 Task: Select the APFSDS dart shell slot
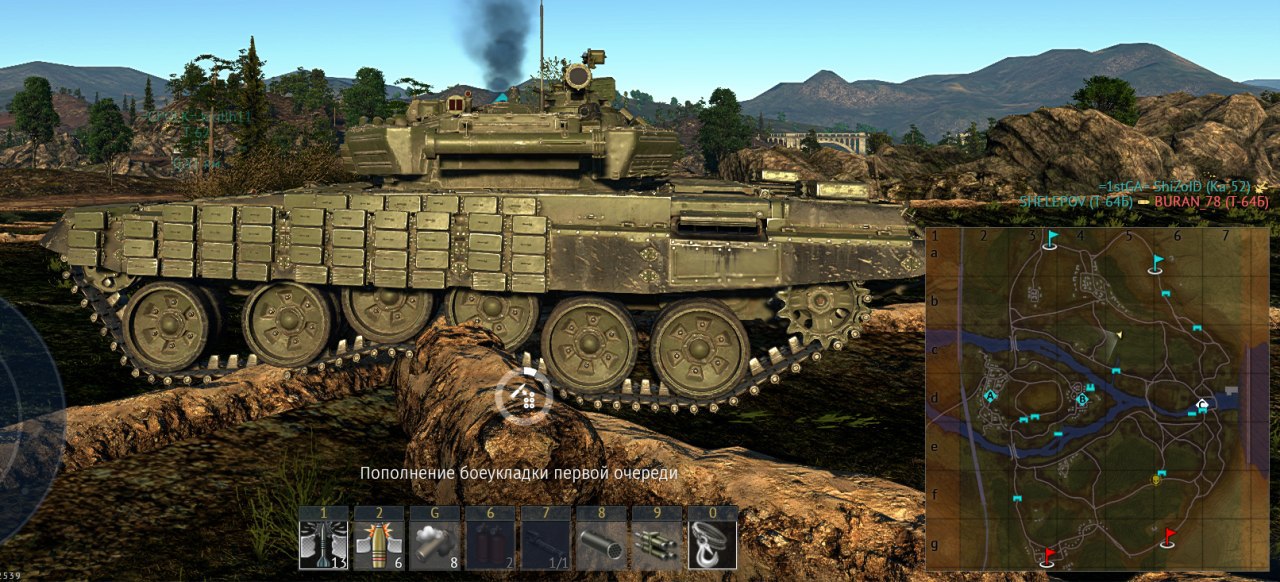(x=323, y=544)
